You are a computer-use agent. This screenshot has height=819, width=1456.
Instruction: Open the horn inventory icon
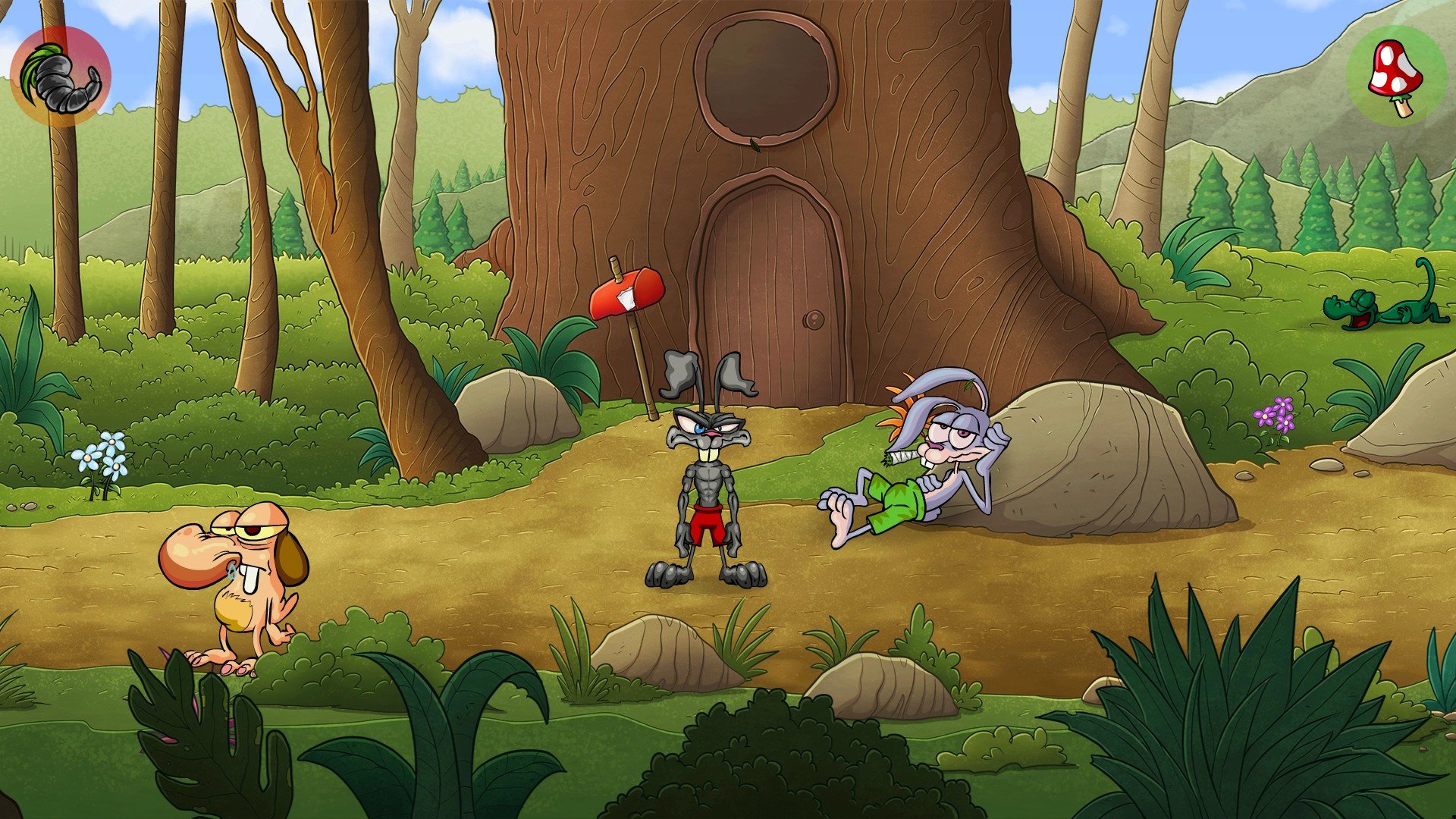coord(61,77)
